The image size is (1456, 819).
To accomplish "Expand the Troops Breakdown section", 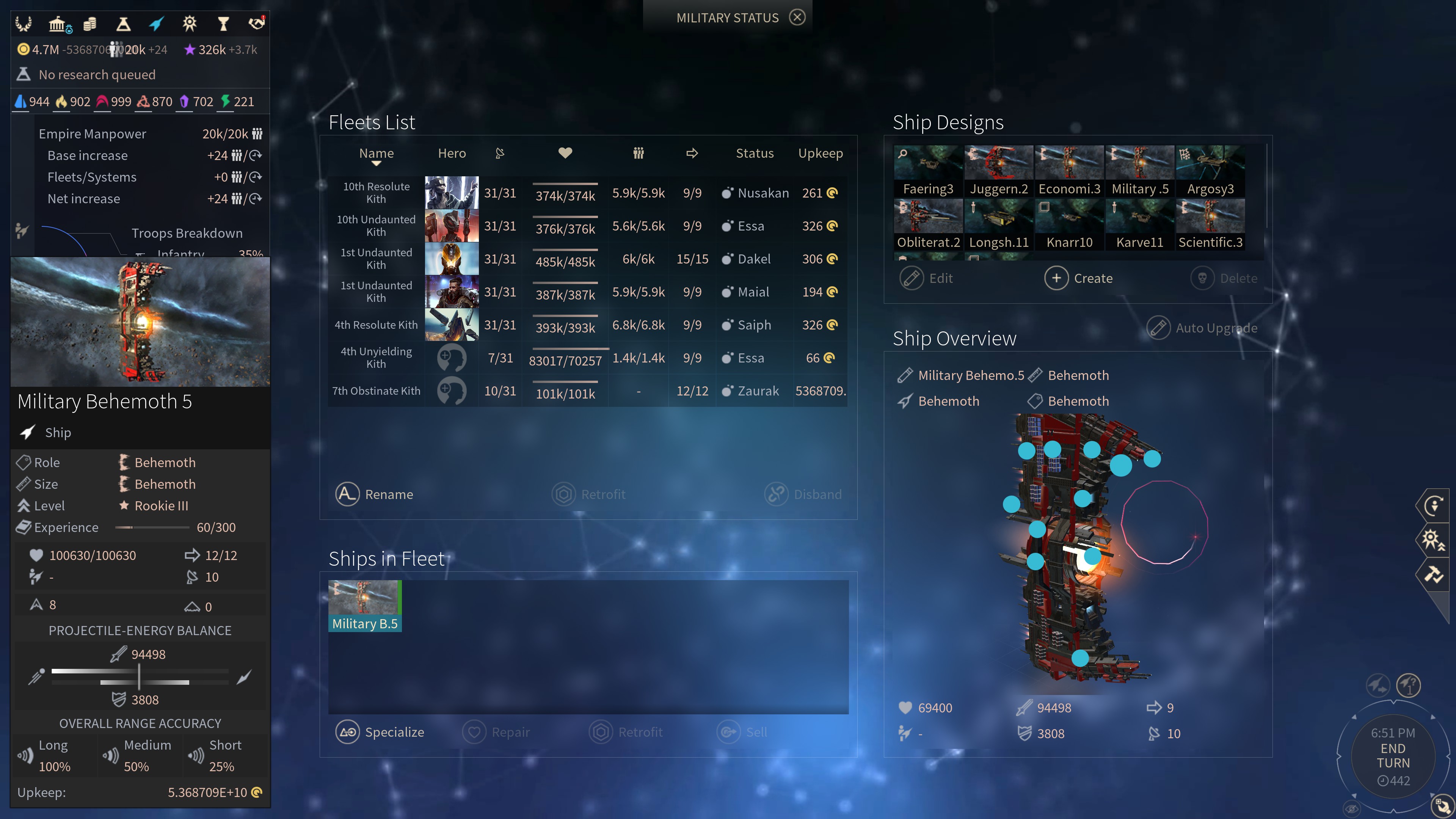I will coord(187,233).
